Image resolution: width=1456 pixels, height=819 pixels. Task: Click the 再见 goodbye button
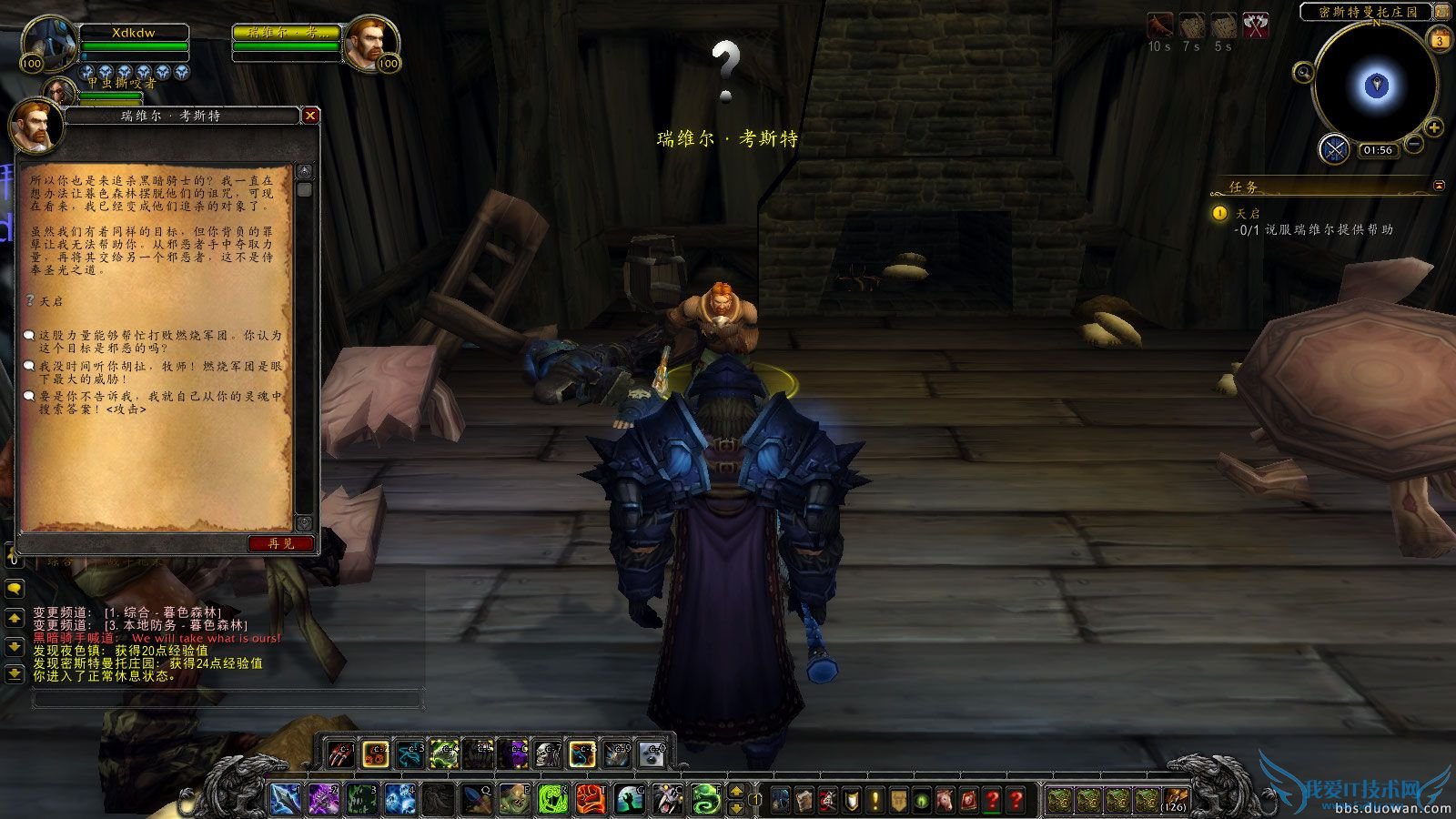click(283, 542)
